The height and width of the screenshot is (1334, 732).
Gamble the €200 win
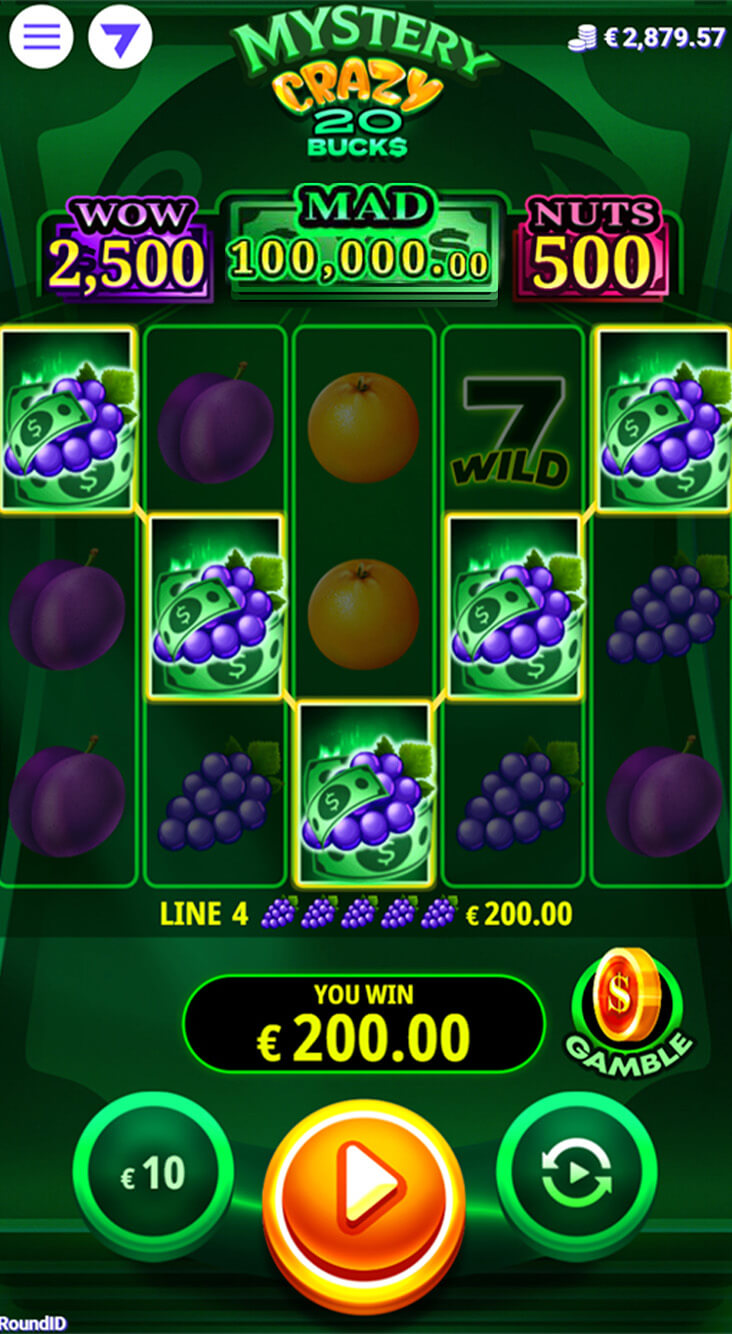tap(630, 1012)
